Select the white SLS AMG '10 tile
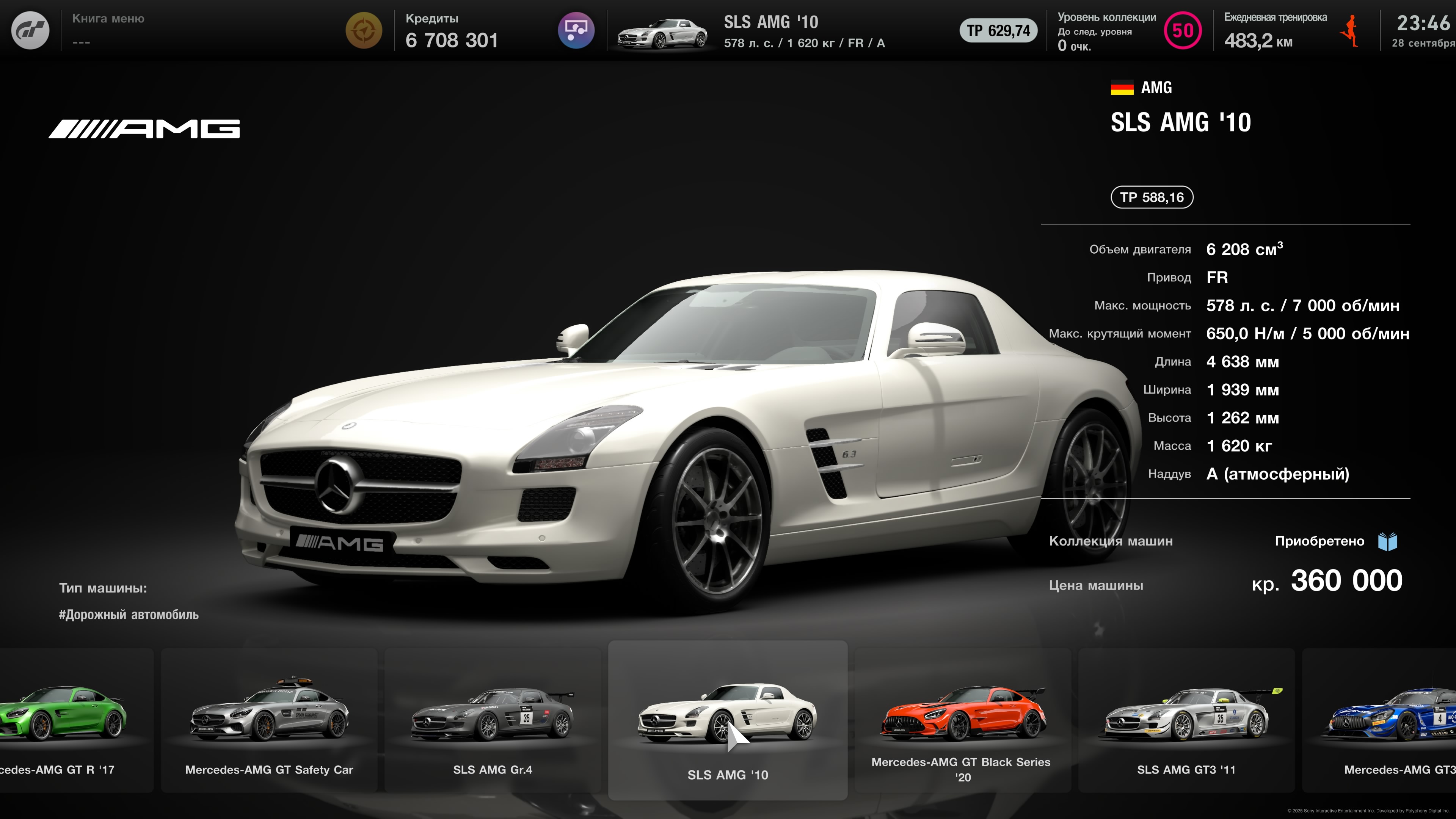This screenshot has width=1456, height=819. coord(728,720)
